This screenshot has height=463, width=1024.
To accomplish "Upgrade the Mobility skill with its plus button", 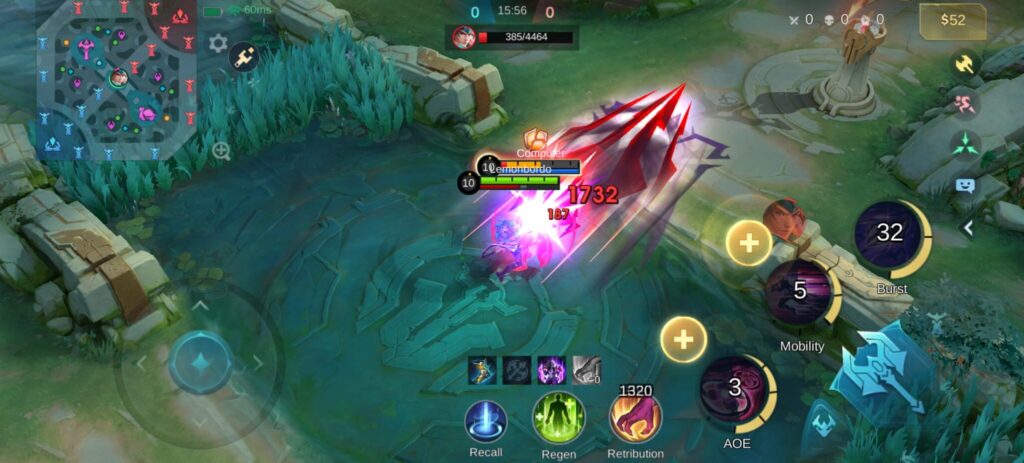I will [748, 242].
